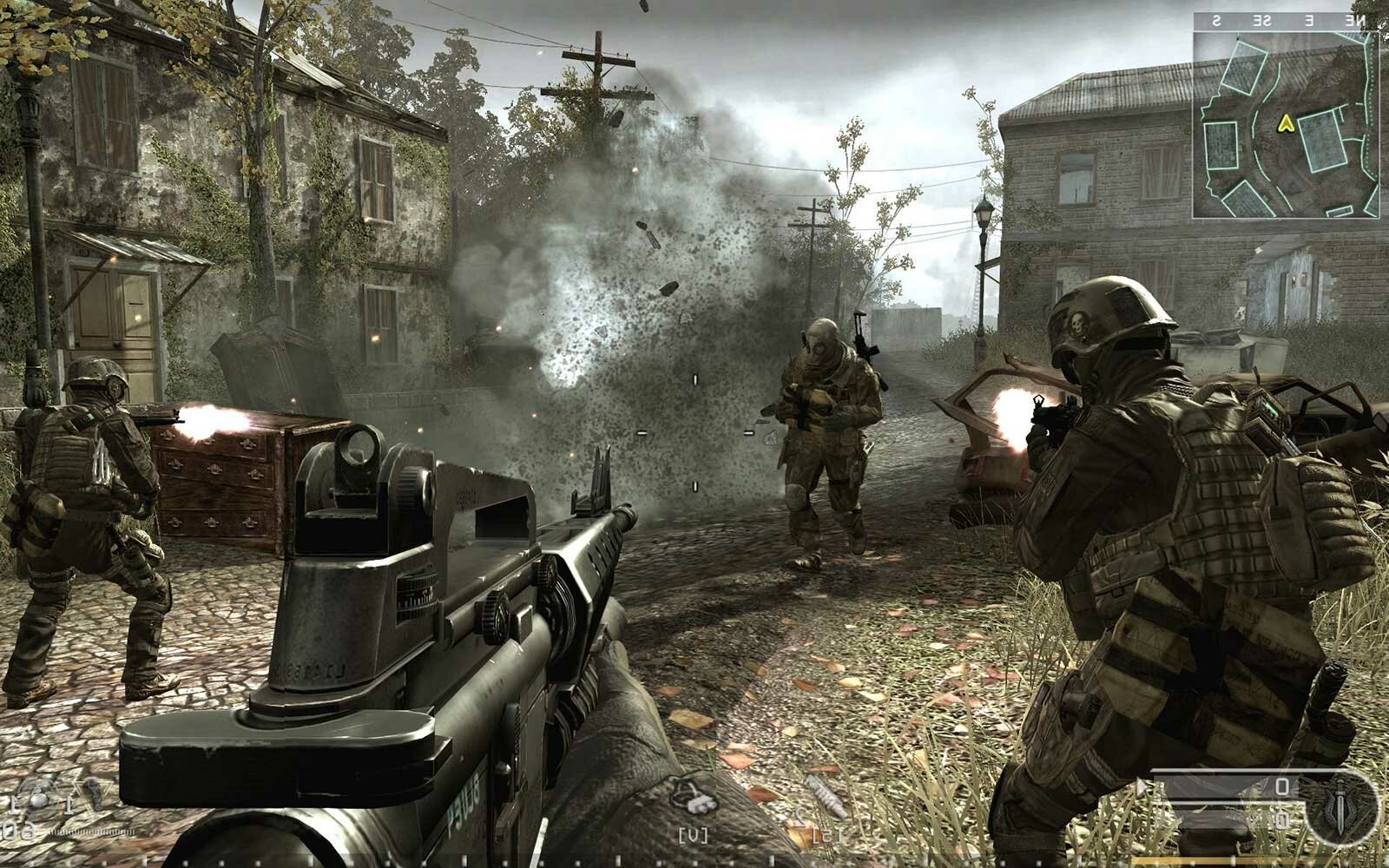Image resolution: width=1389 pixels, height=868 pixels.
Task: Select the yellow player arrow on minimap
Action: click(x=1285, y=124)
